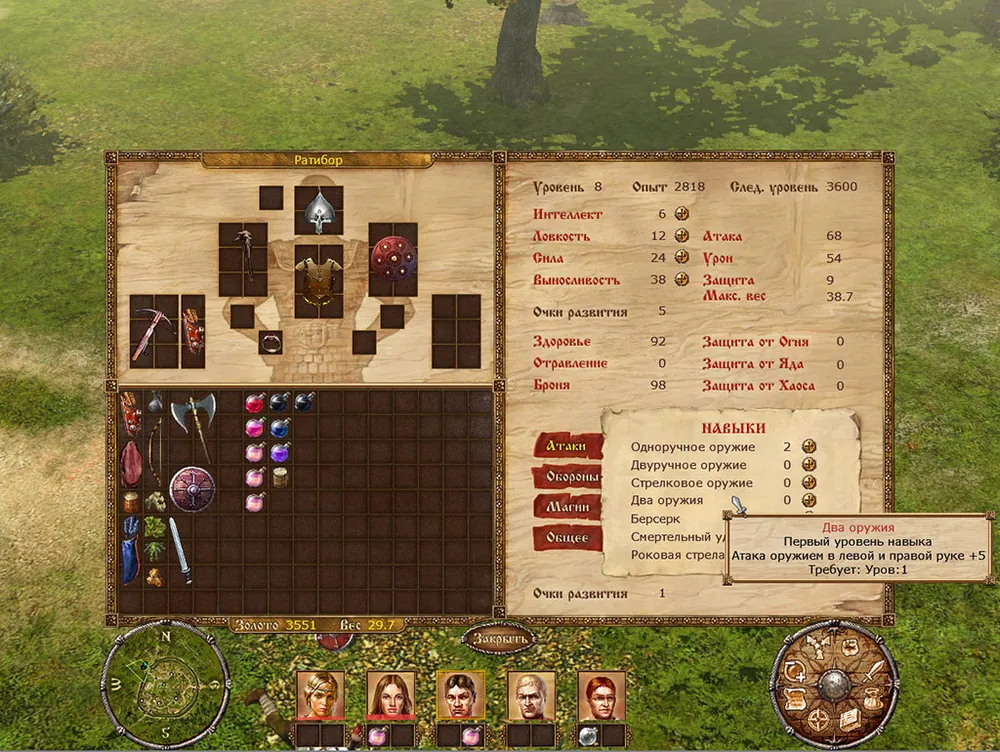The image size is (1000, 752).
Task: Choose the red health potion in inventory
Action: click(254, 404)
